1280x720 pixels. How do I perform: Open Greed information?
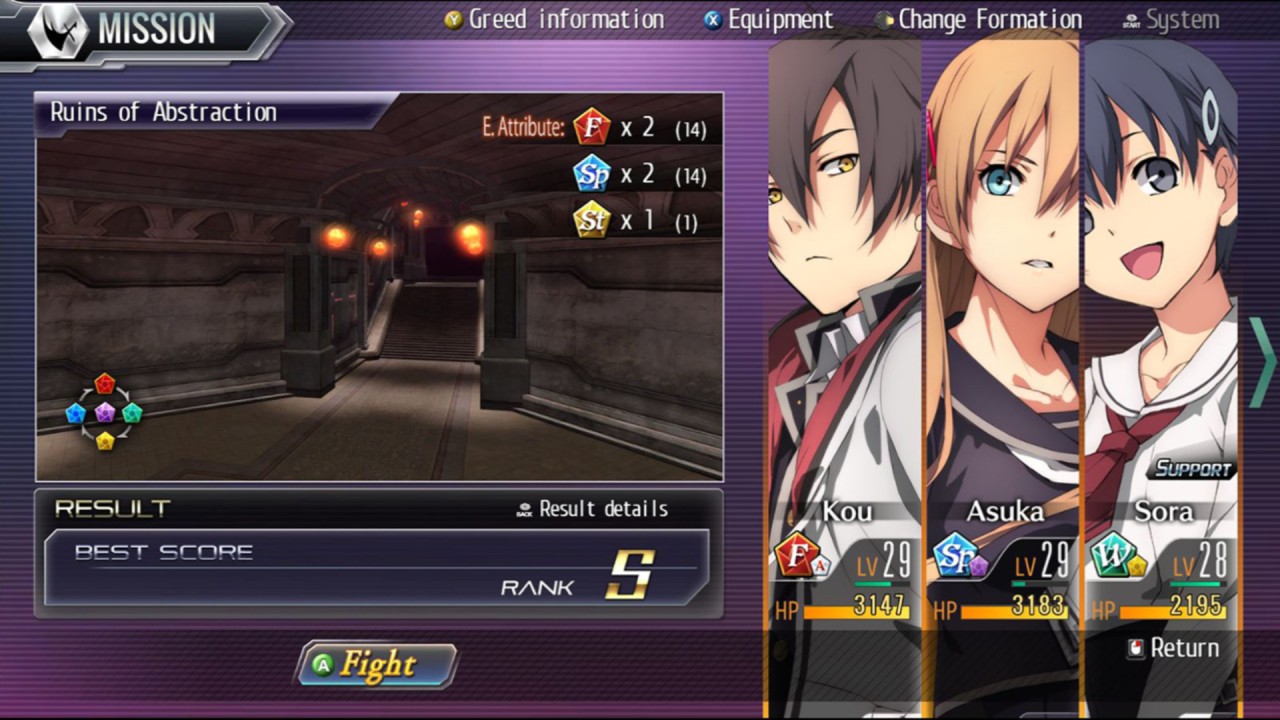click(x=554, y=19)
